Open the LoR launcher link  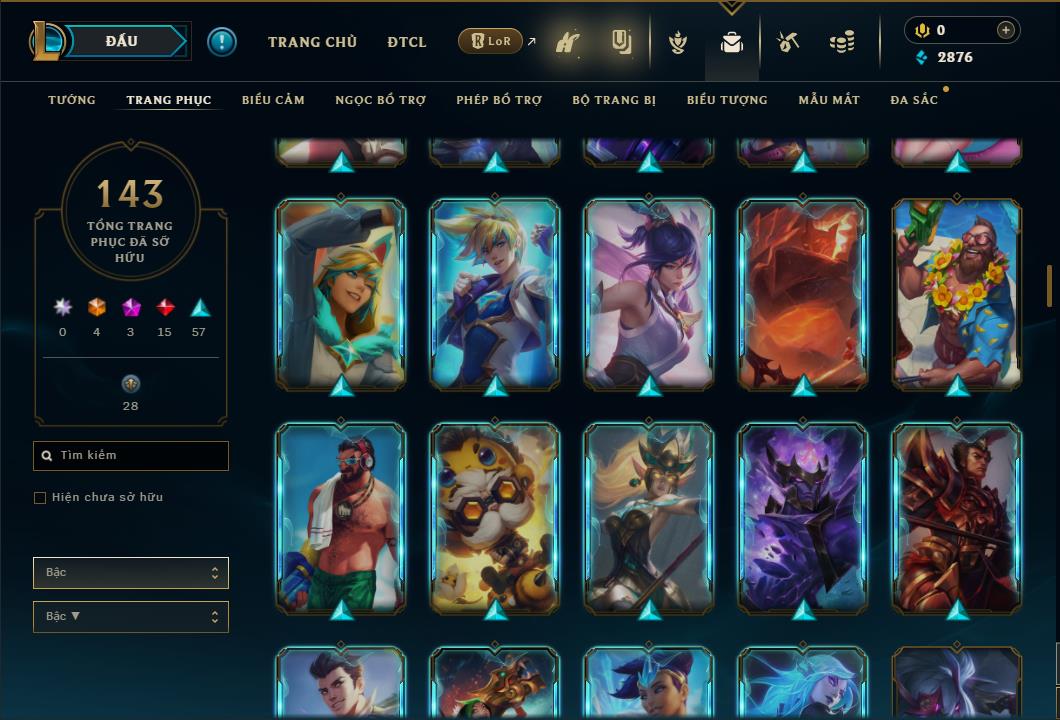490,42
